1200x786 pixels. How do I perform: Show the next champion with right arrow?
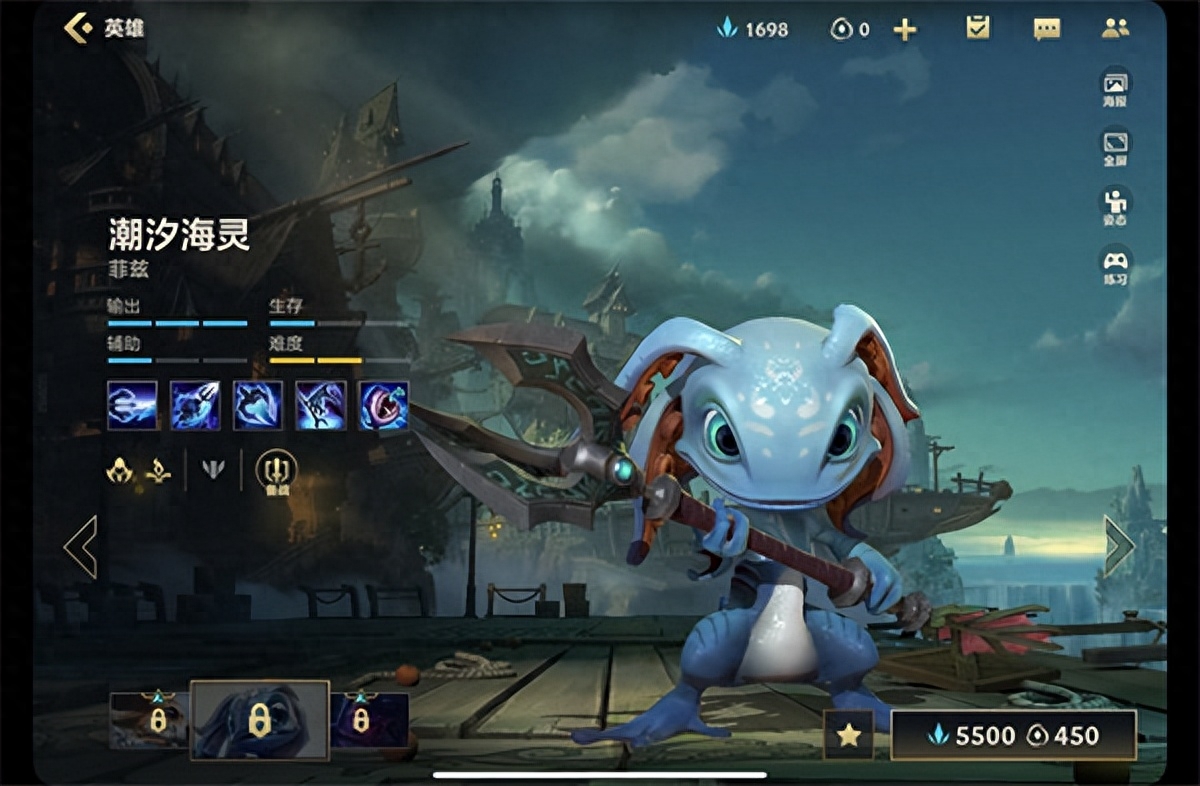coord(1119,546)
